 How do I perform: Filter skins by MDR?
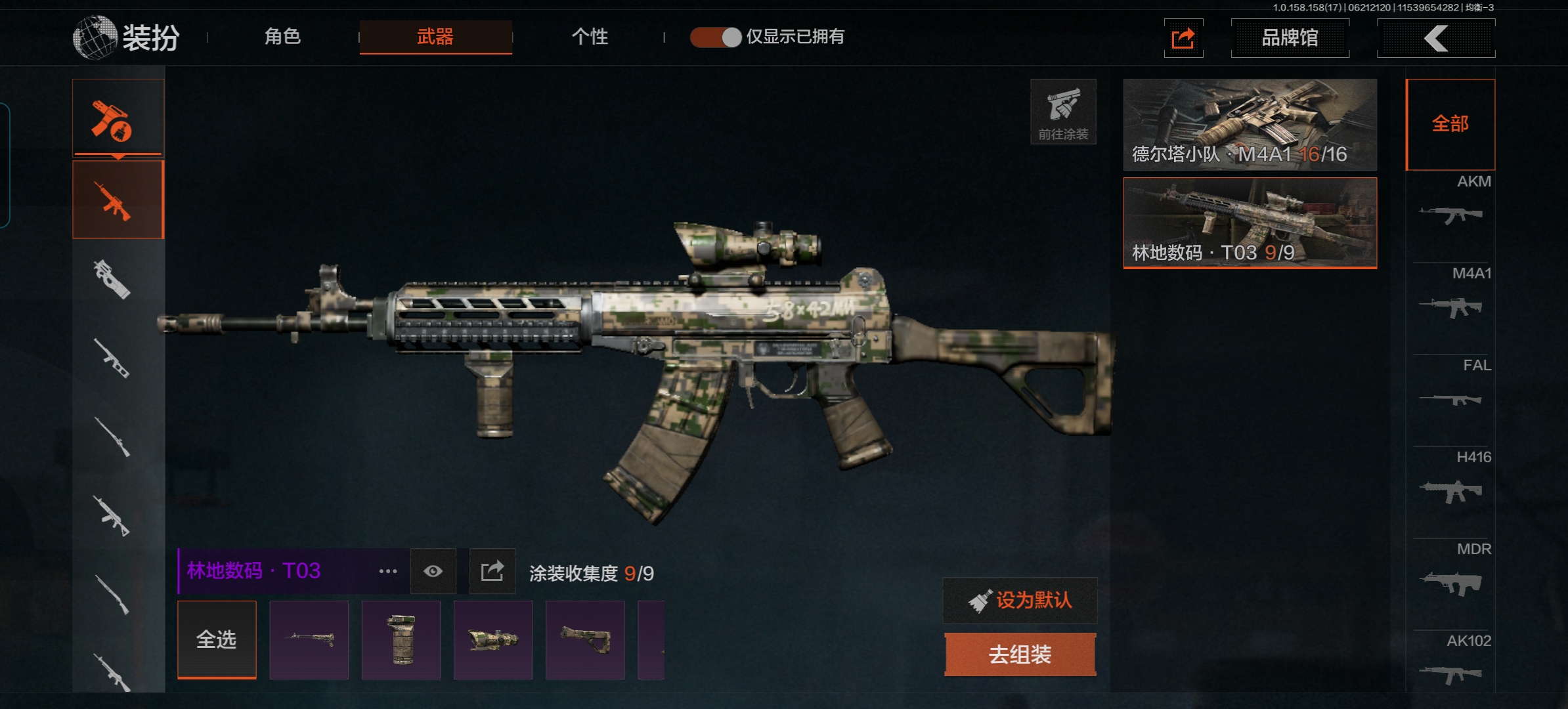[x=1450, y=572]
